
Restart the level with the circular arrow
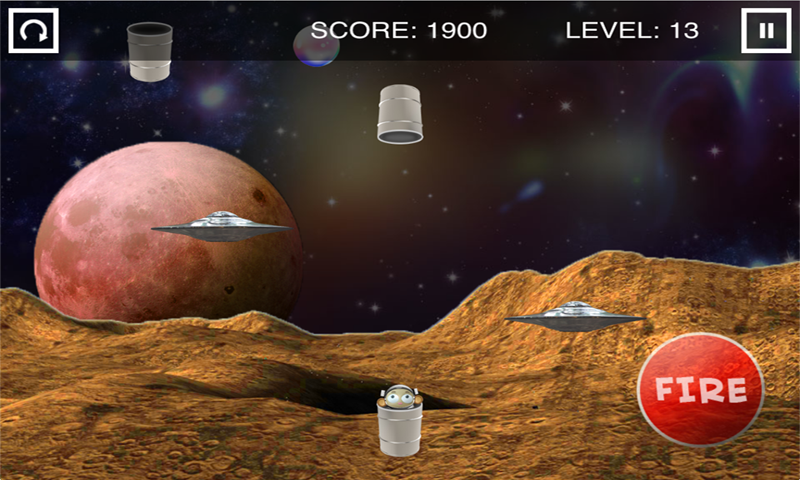[x=33, y=30]
